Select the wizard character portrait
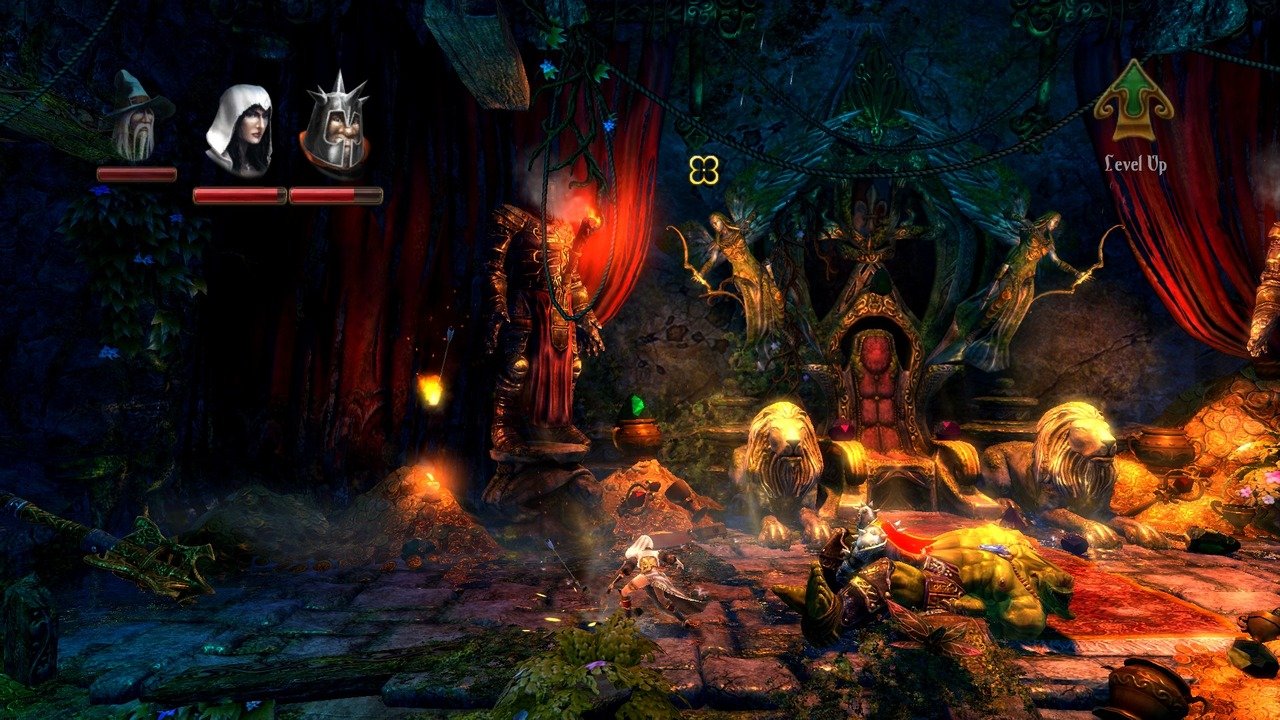This screenshot has width=1280, height=720. pyautogui.click(x=134, y=116)
